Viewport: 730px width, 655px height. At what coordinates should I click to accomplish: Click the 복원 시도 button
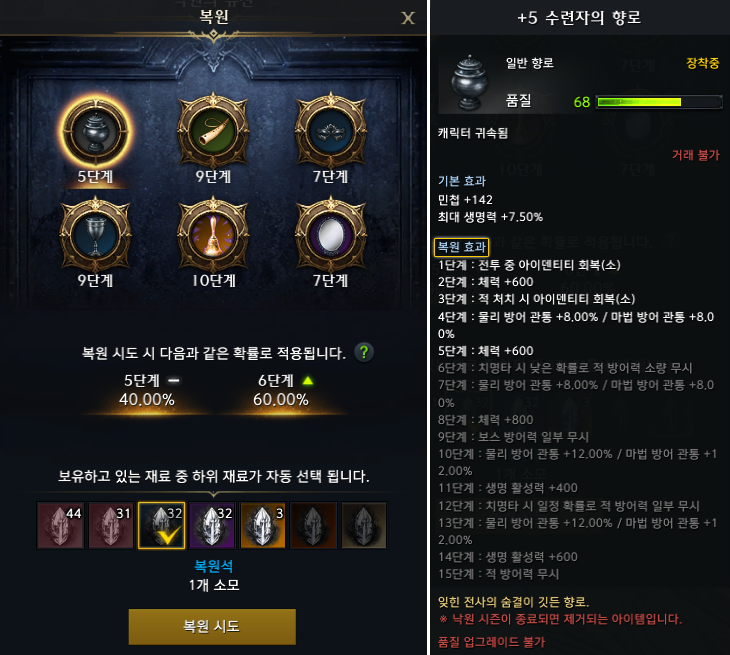[212, 626]
